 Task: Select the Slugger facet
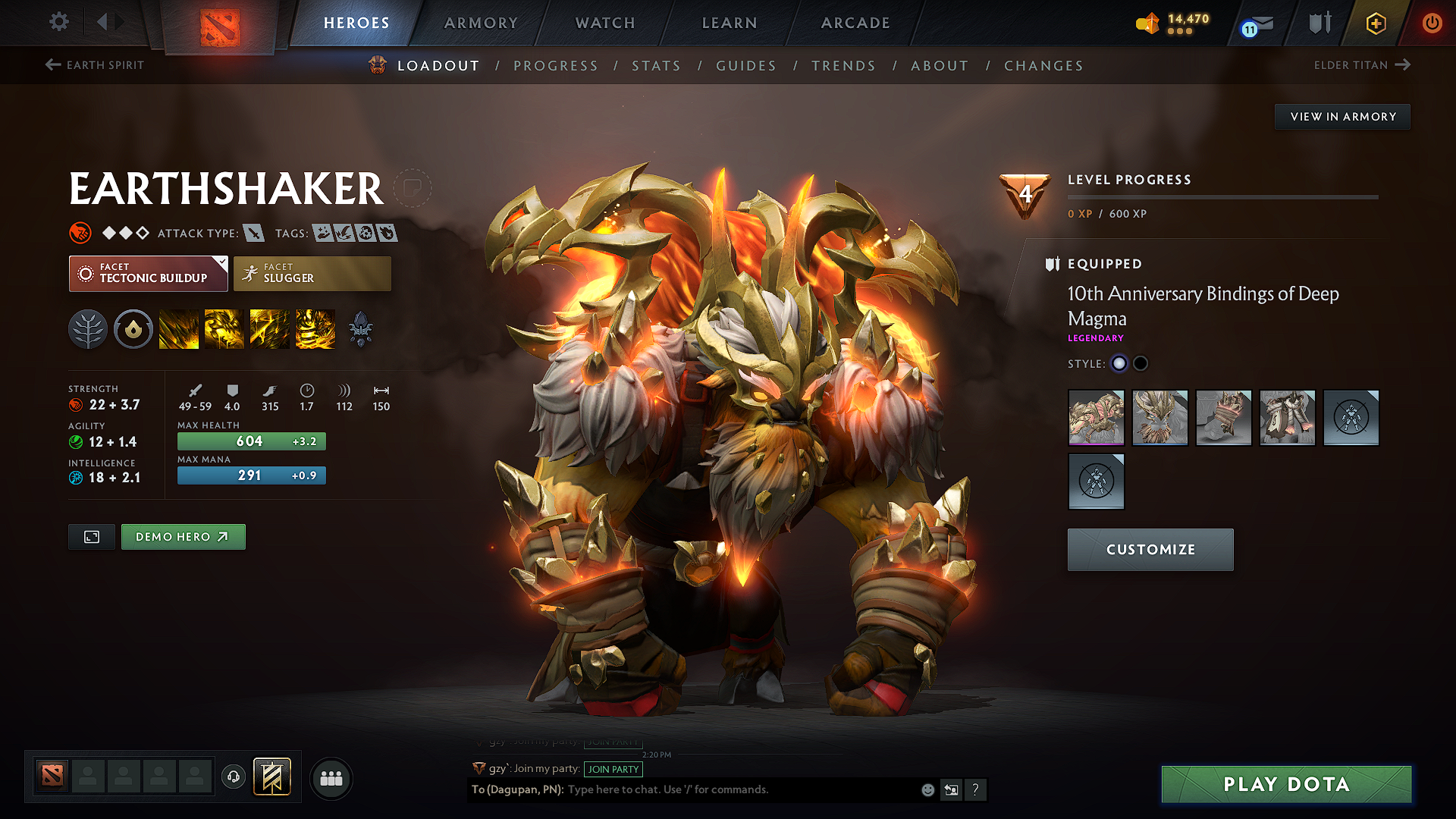tap(312, 273)
